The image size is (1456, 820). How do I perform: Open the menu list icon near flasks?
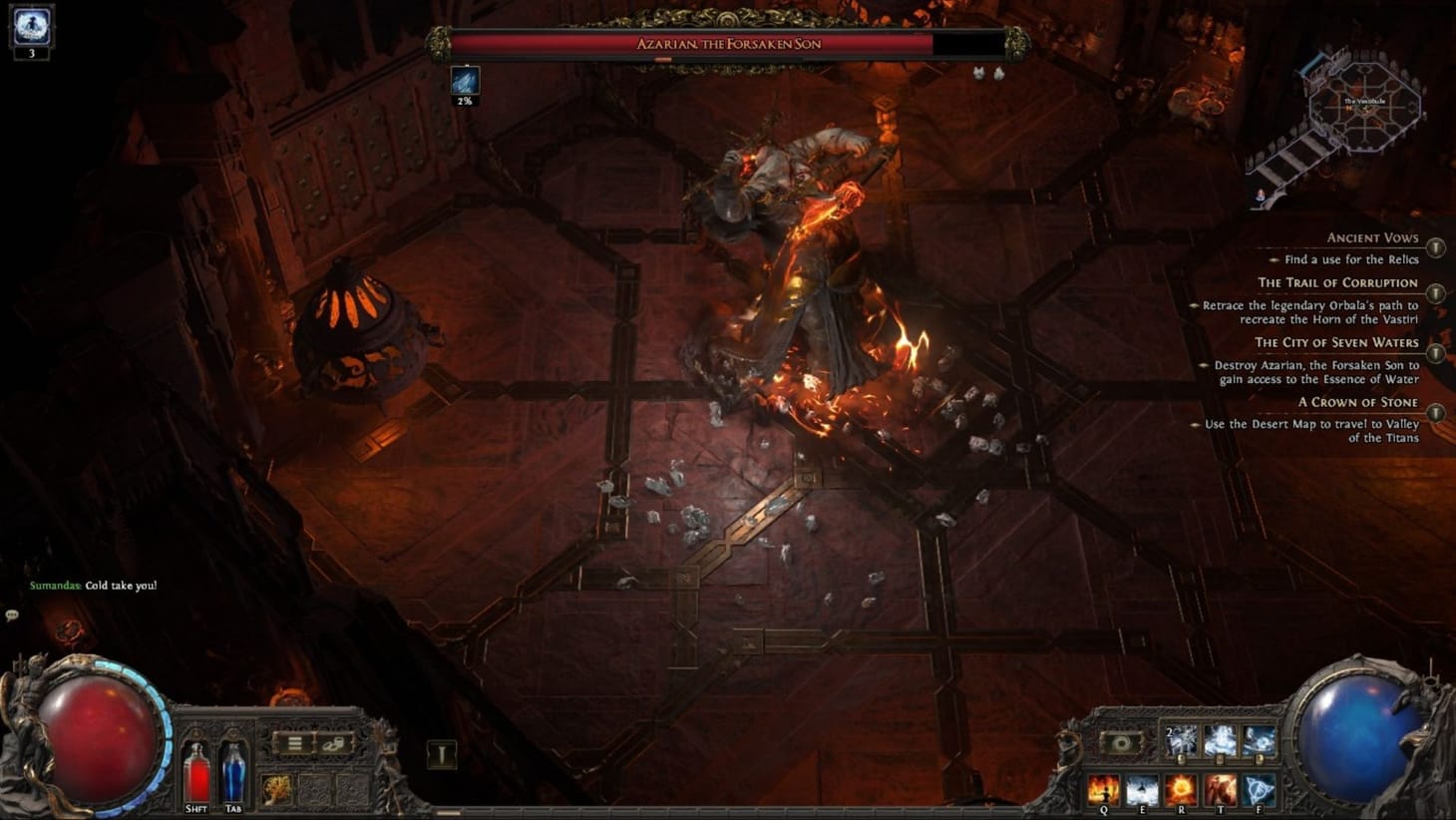point(295,742)
